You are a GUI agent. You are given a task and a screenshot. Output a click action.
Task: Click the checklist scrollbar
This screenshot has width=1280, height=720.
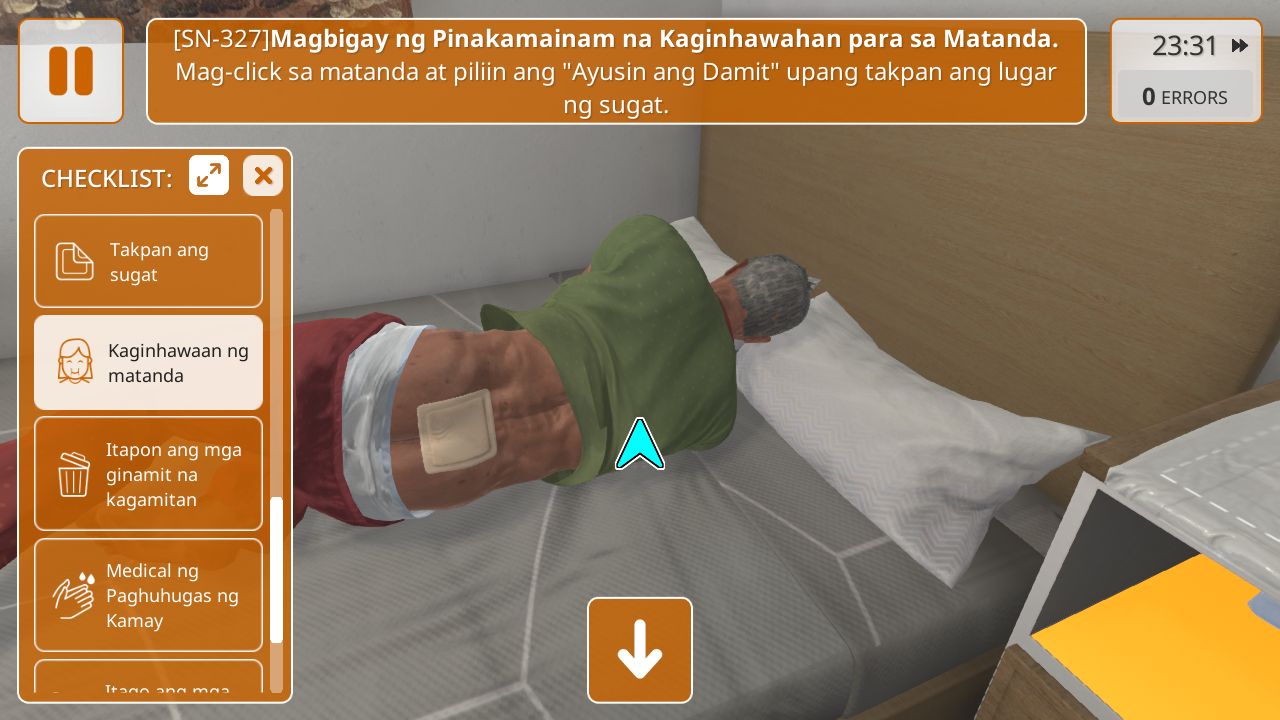(x=277, y=569)
